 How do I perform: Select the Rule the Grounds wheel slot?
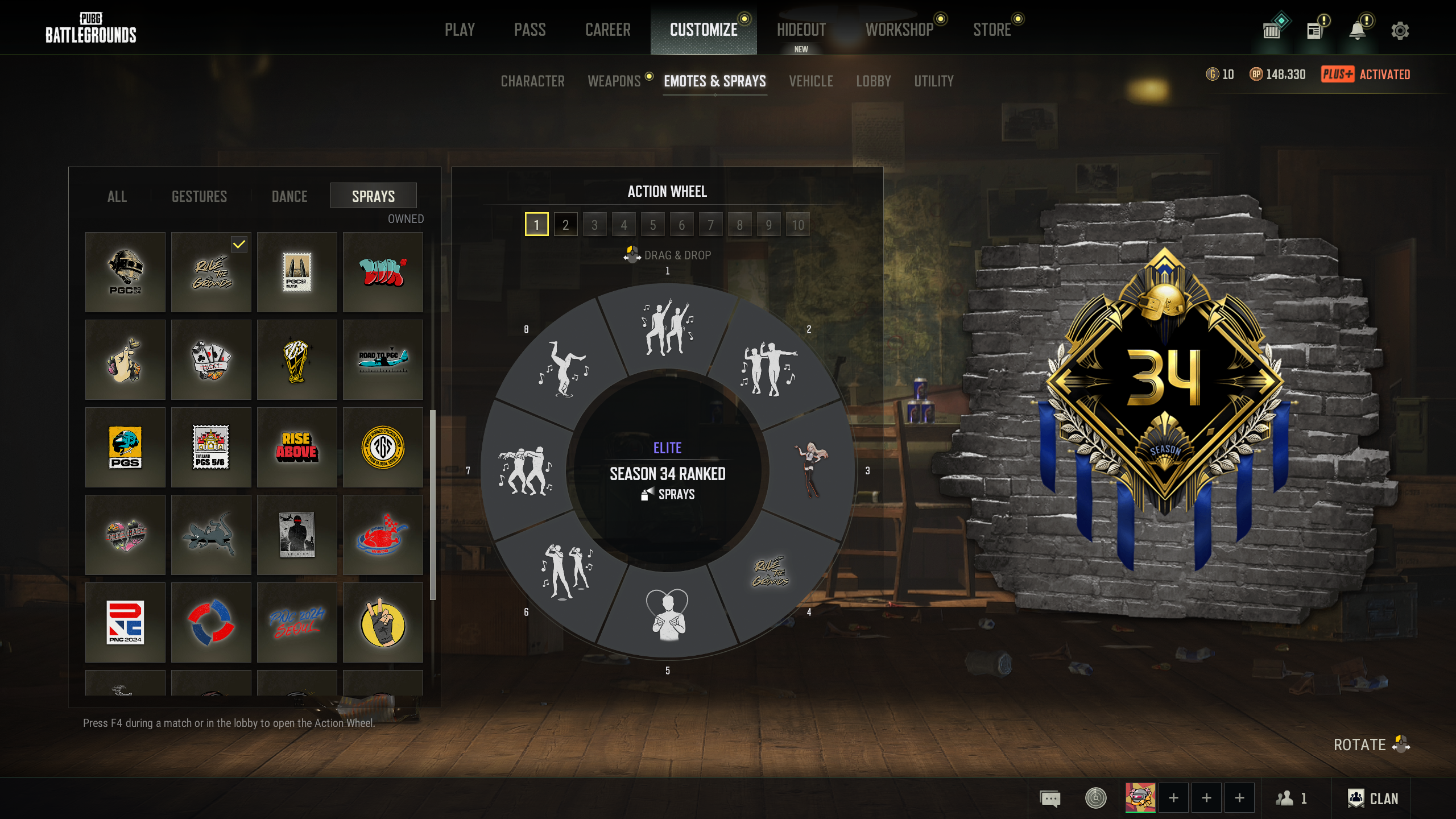pyautogui.click(x=771, y=572)
